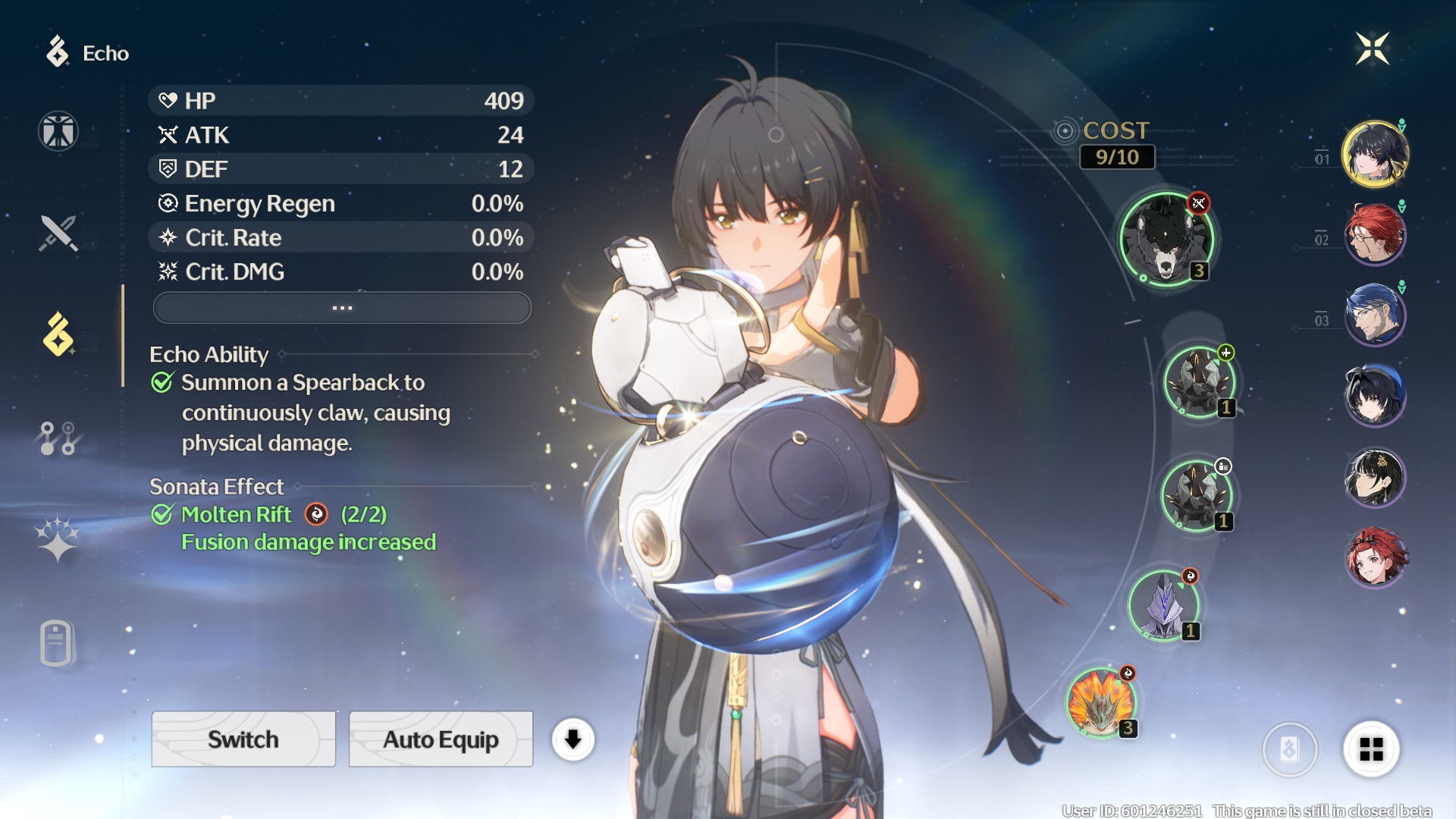This screenshot has height=819, width=1456.
Task: Choose the blue-haired character portrait
Action: tap(1374, 315)
